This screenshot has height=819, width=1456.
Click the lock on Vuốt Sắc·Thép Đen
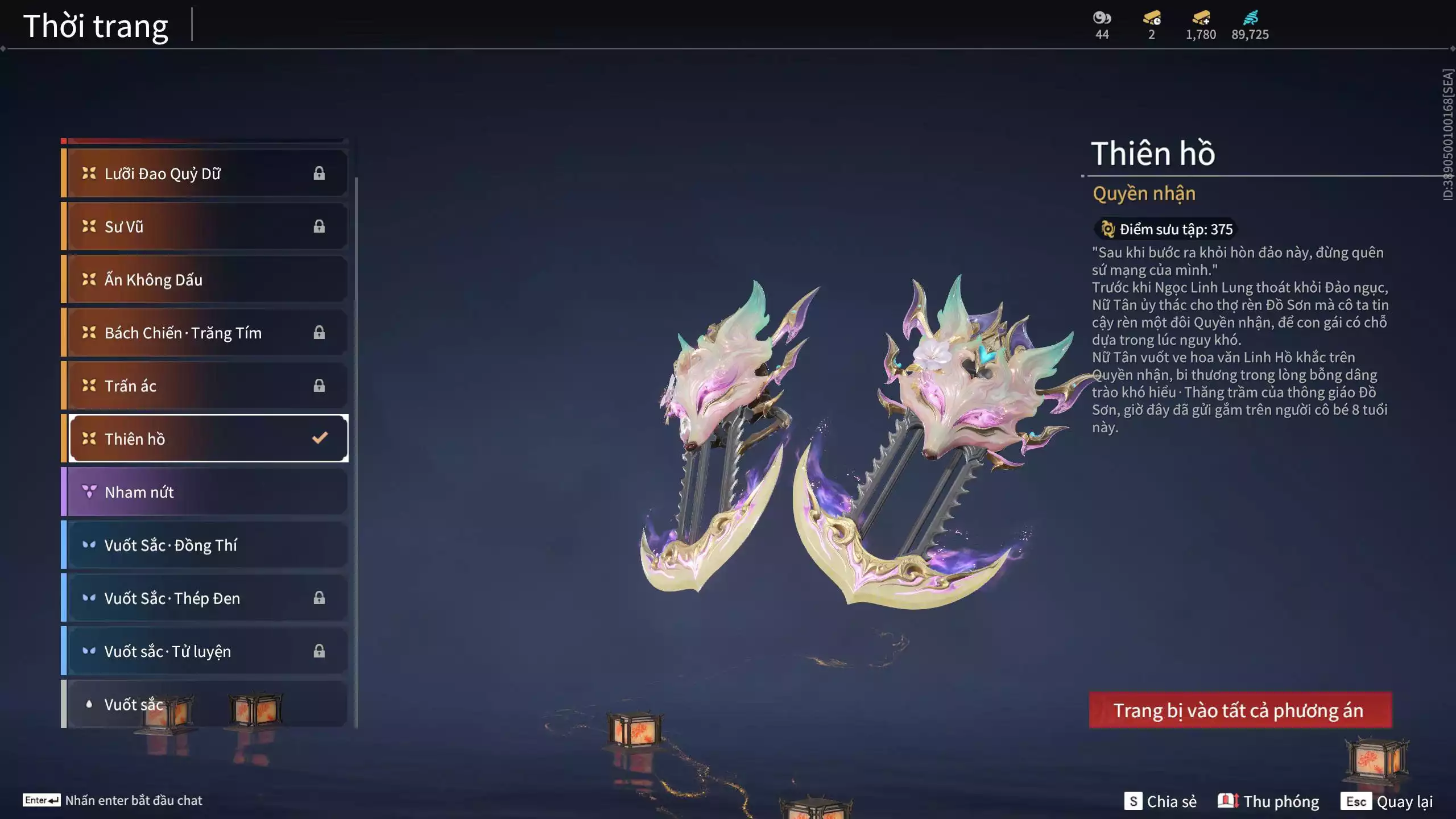coord(319,598)
